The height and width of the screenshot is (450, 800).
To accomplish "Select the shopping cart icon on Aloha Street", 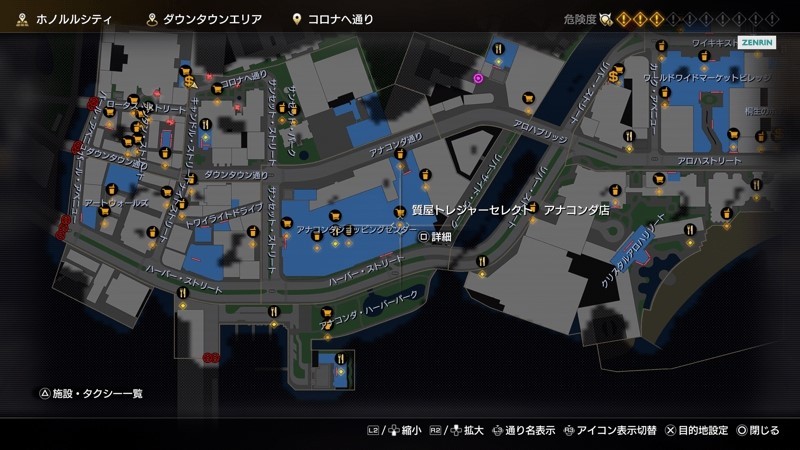I will [x=659, y=179].
